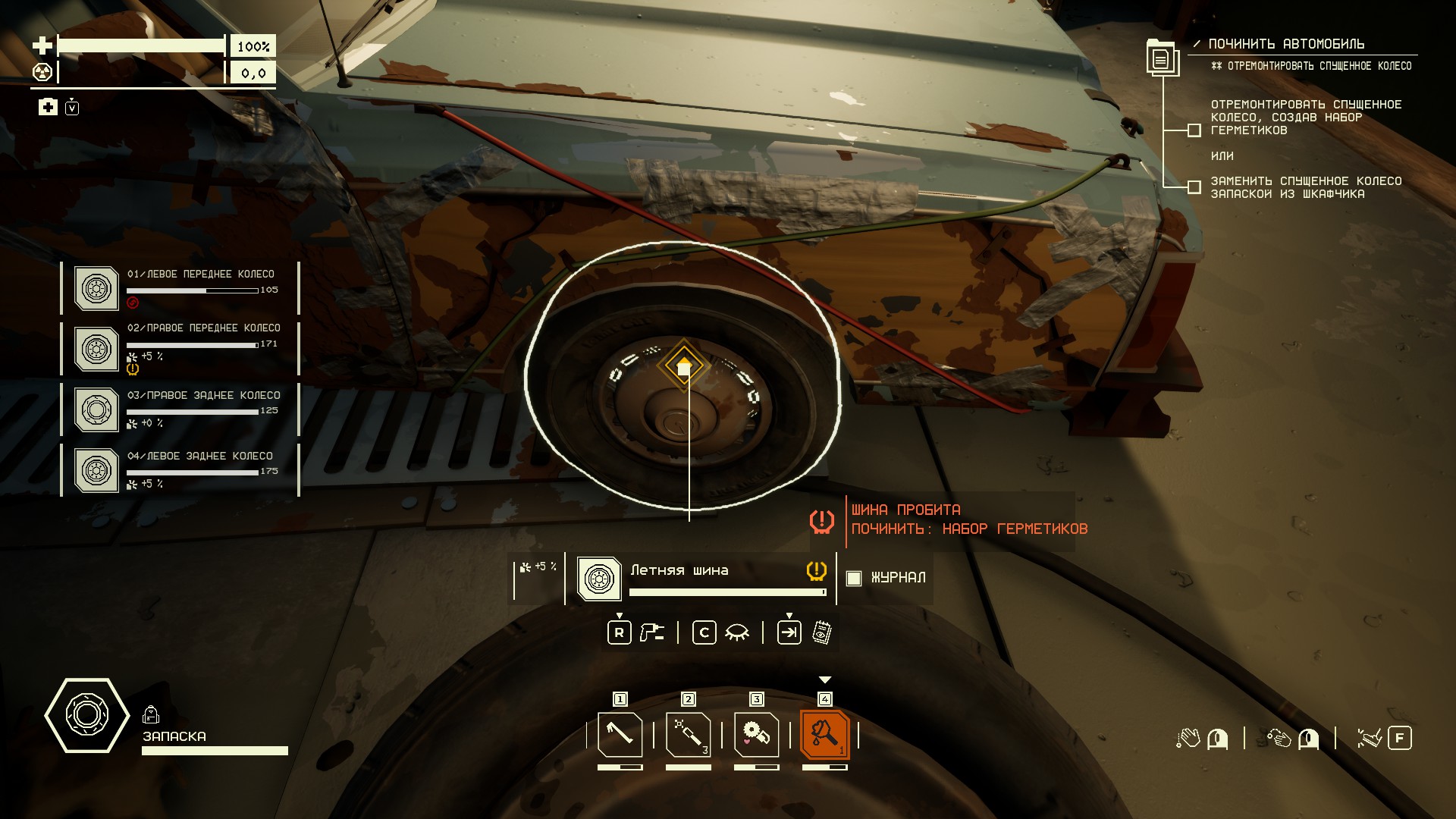Click the medkit quick-heal icon
The height and width of the screenshot is (819, 1456).
coord(48,107)
